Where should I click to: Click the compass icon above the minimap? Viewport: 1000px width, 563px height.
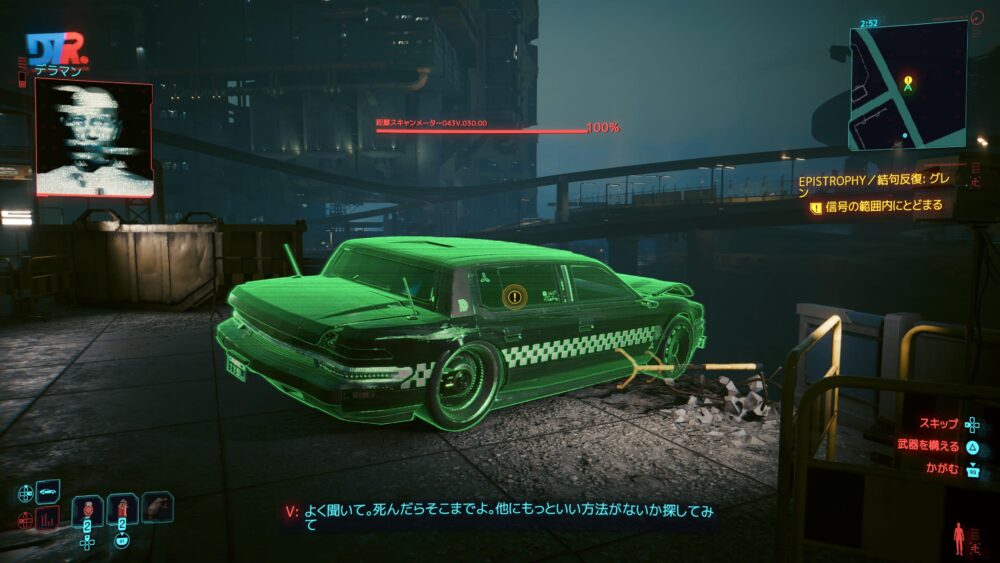pos(976,17)
